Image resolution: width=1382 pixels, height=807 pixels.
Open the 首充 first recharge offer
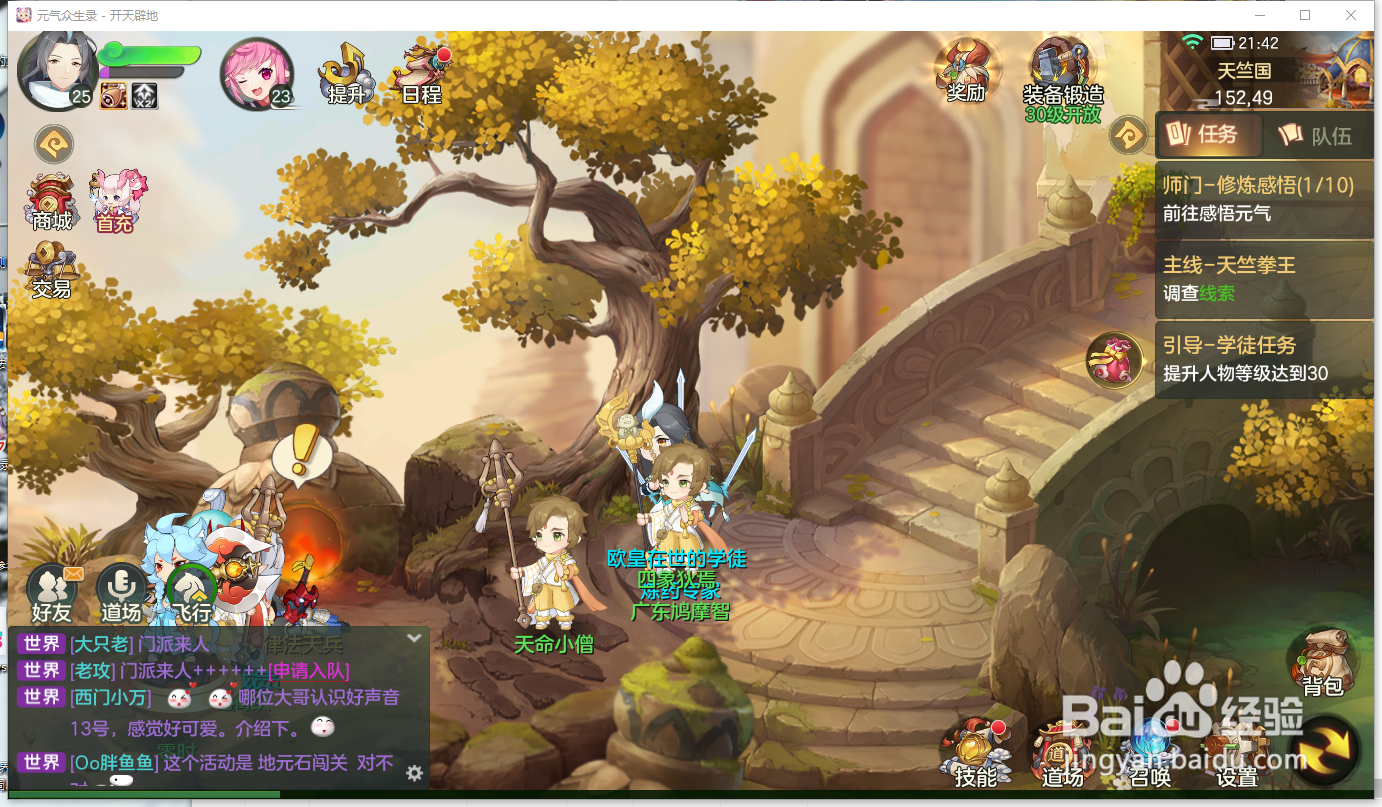[116, 201]
